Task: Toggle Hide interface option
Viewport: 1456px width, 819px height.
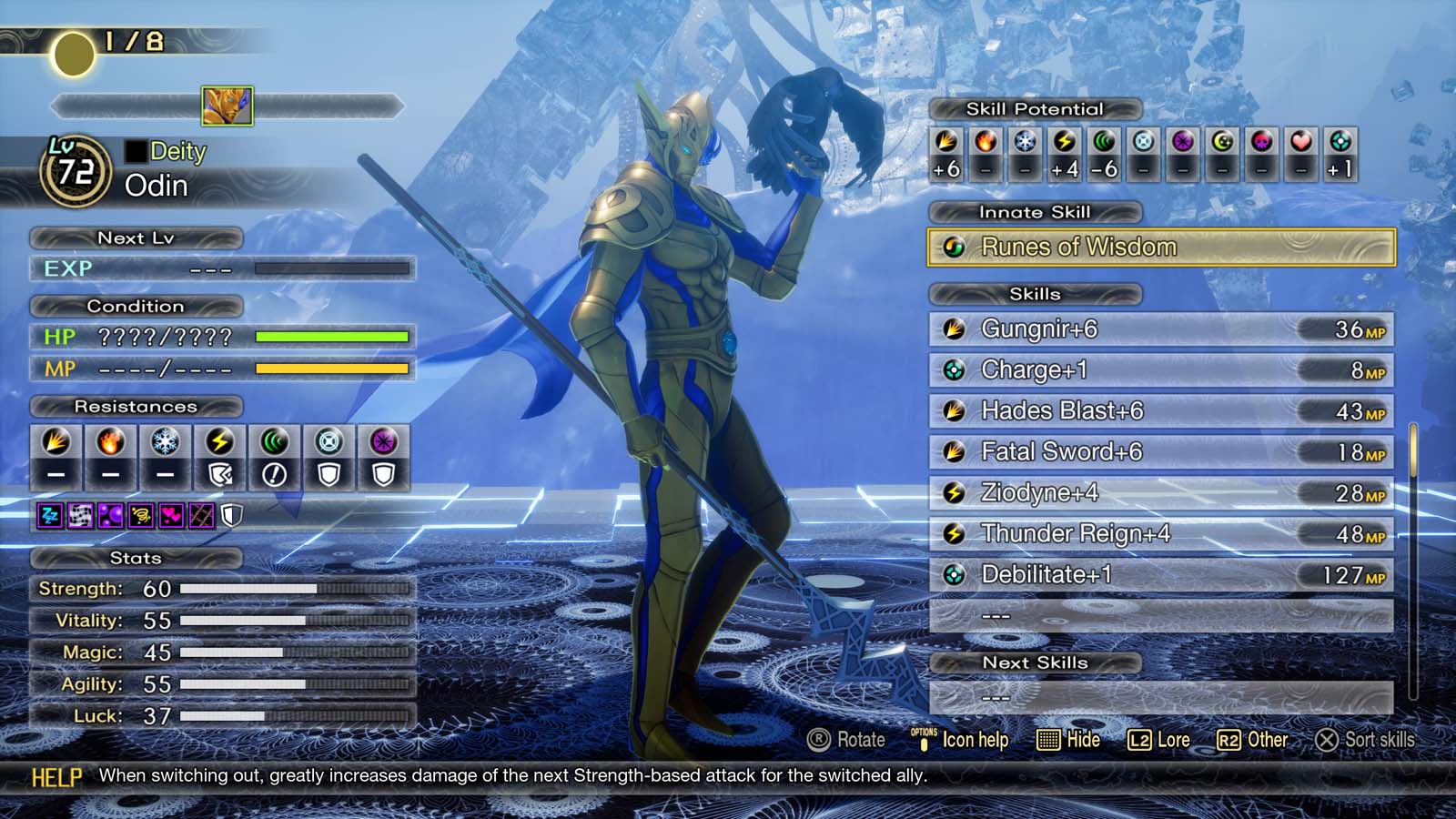Action: [1074, 740]
